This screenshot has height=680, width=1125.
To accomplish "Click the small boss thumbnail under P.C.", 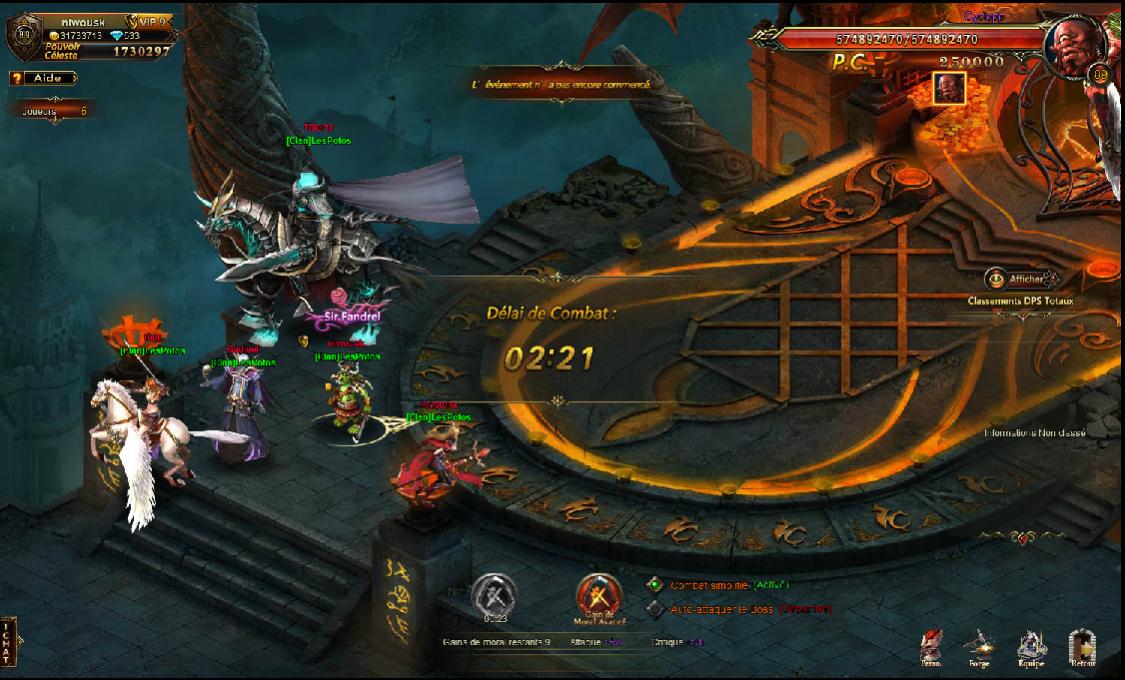I will pyautogui.click(x=948, y=88).
